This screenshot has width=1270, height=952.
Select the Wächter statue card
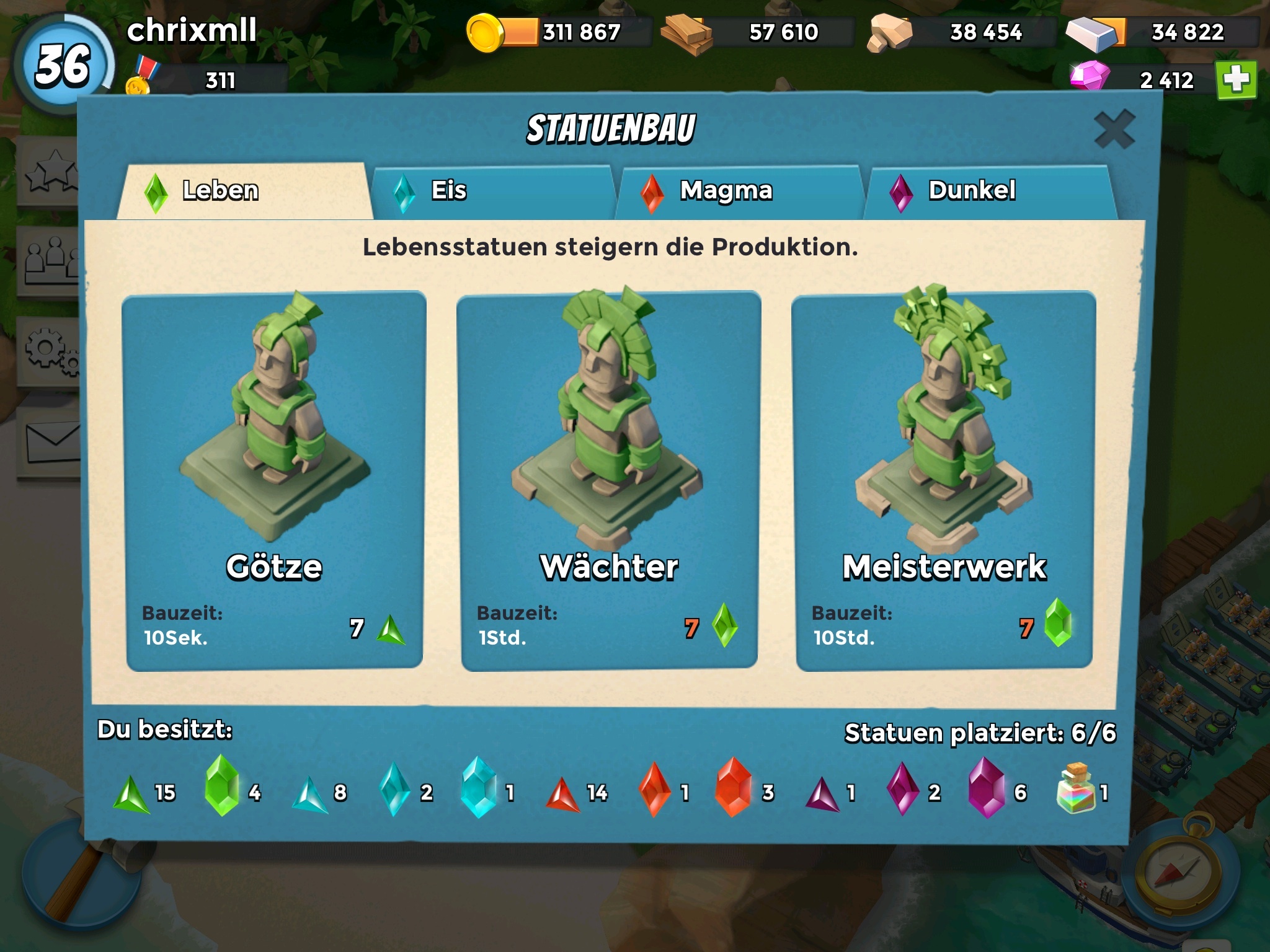609,481
